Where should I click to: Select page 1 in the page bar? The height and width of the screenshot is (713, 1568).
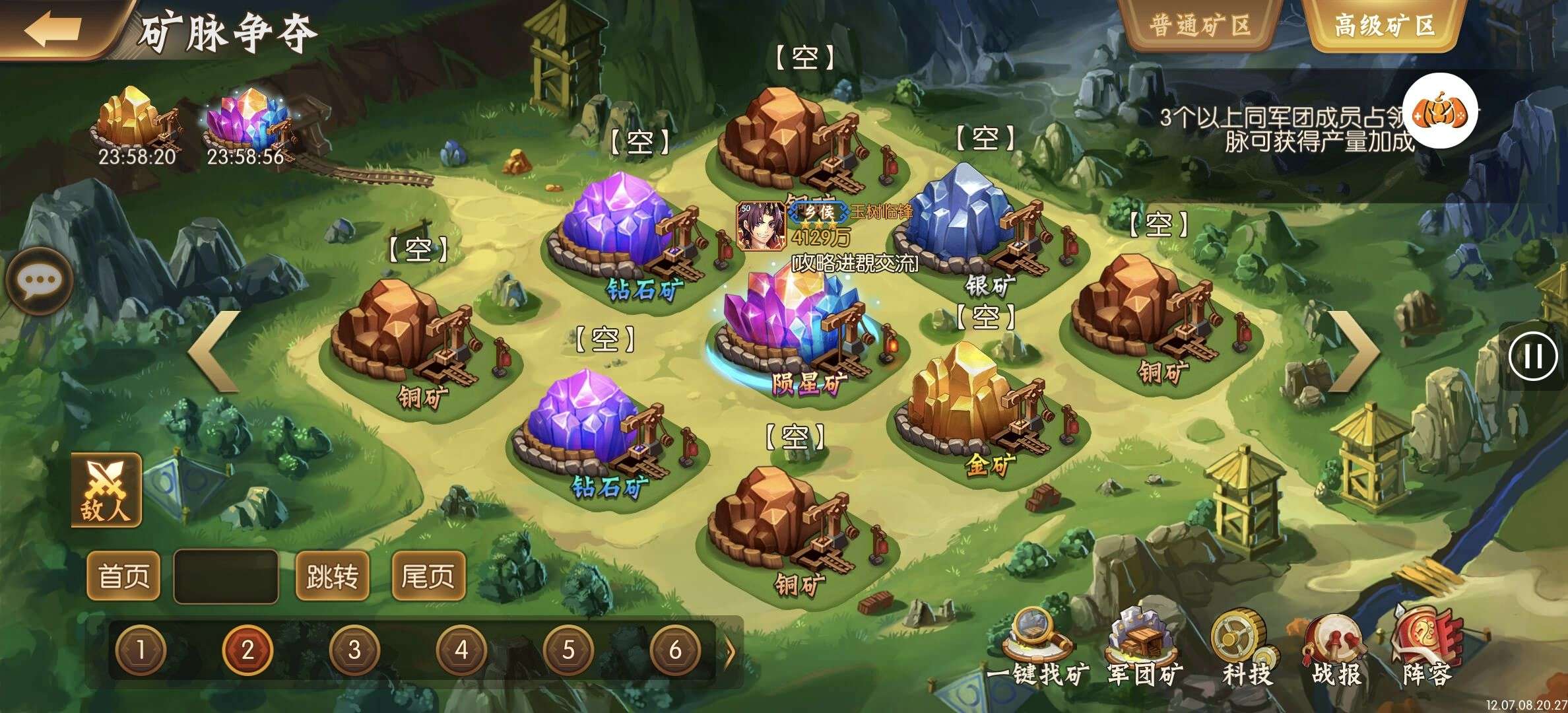point(141,650)
